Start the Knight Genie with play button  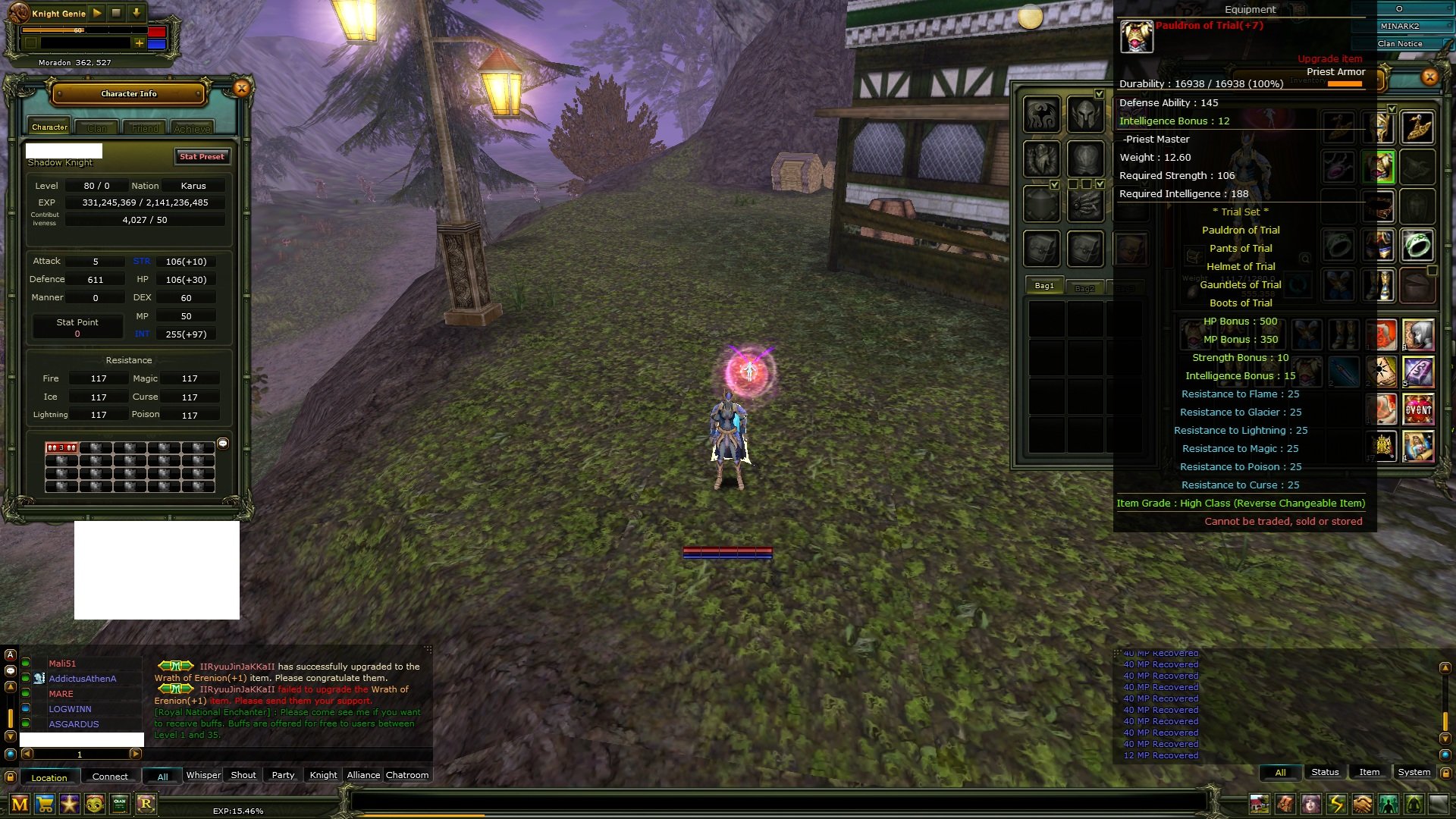[x=97, y=13]
